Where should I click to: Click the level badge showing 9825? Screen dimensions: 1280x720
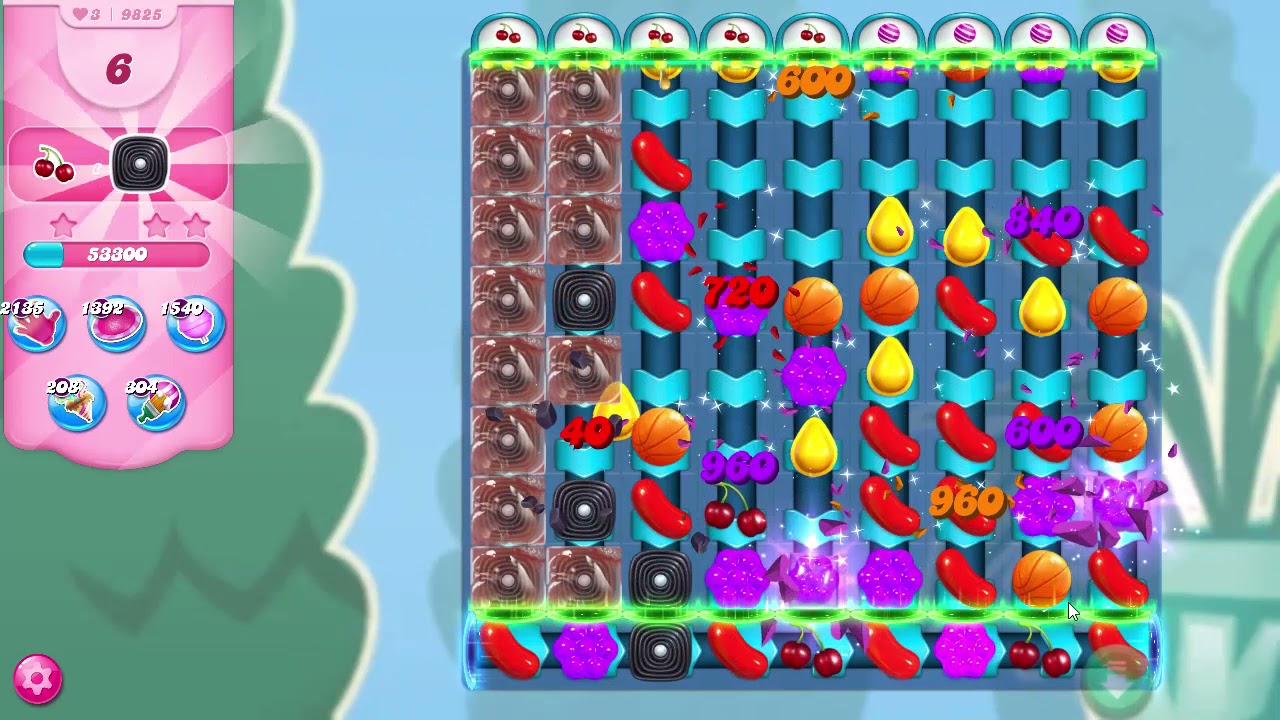point(139,14)
